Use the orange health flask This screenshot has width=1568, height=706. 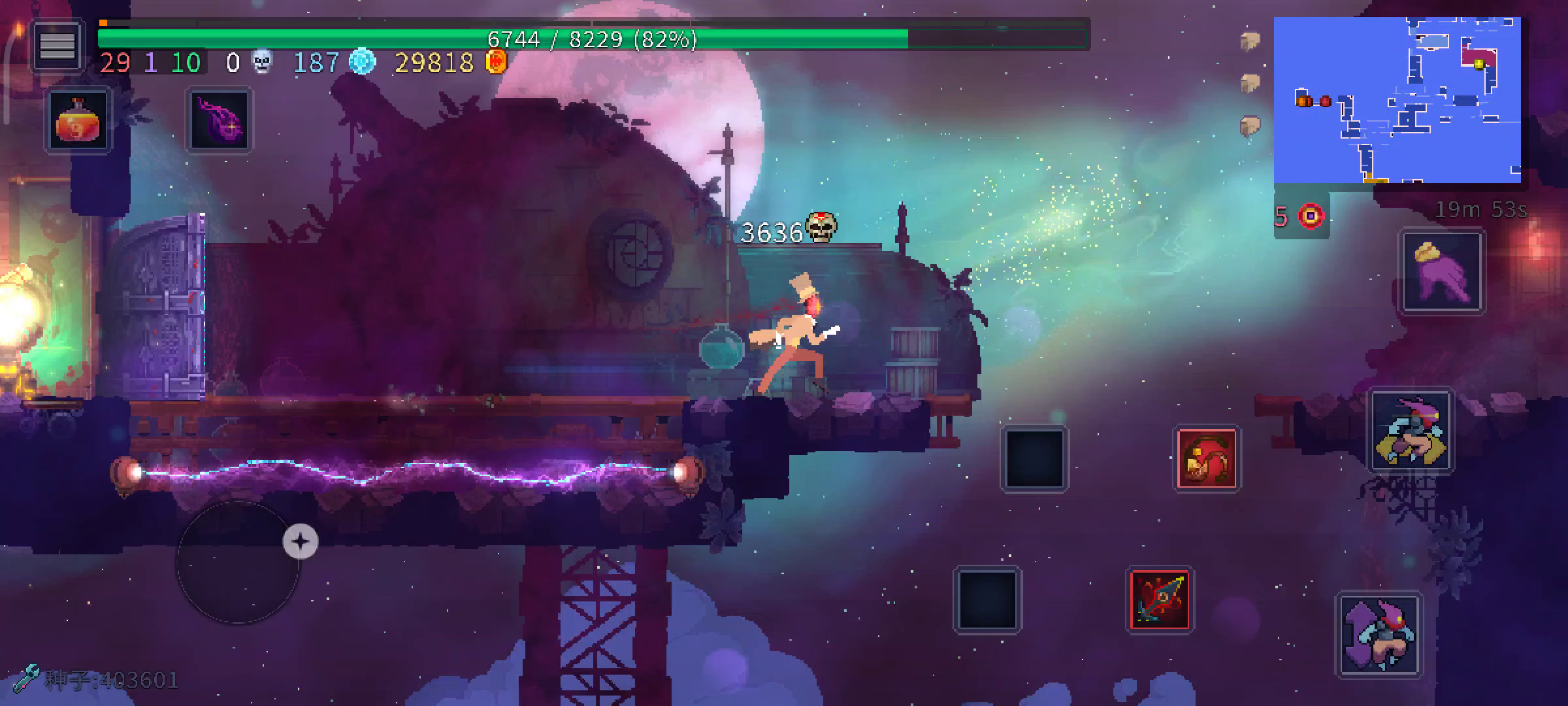[x=78, y=121]
